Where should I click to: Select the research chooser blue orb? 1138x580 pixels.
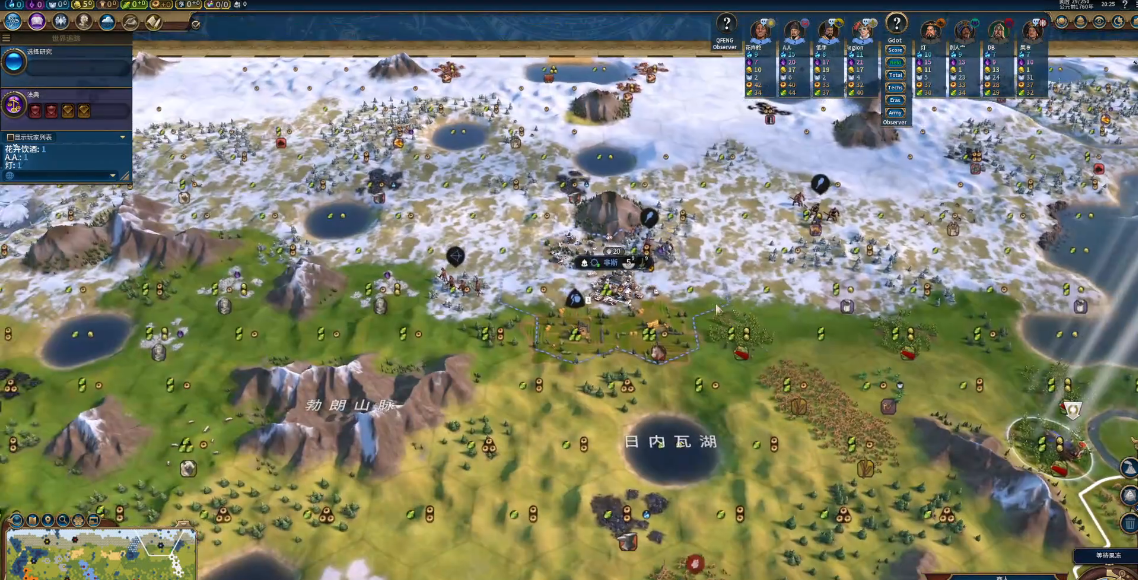(14, 62)
